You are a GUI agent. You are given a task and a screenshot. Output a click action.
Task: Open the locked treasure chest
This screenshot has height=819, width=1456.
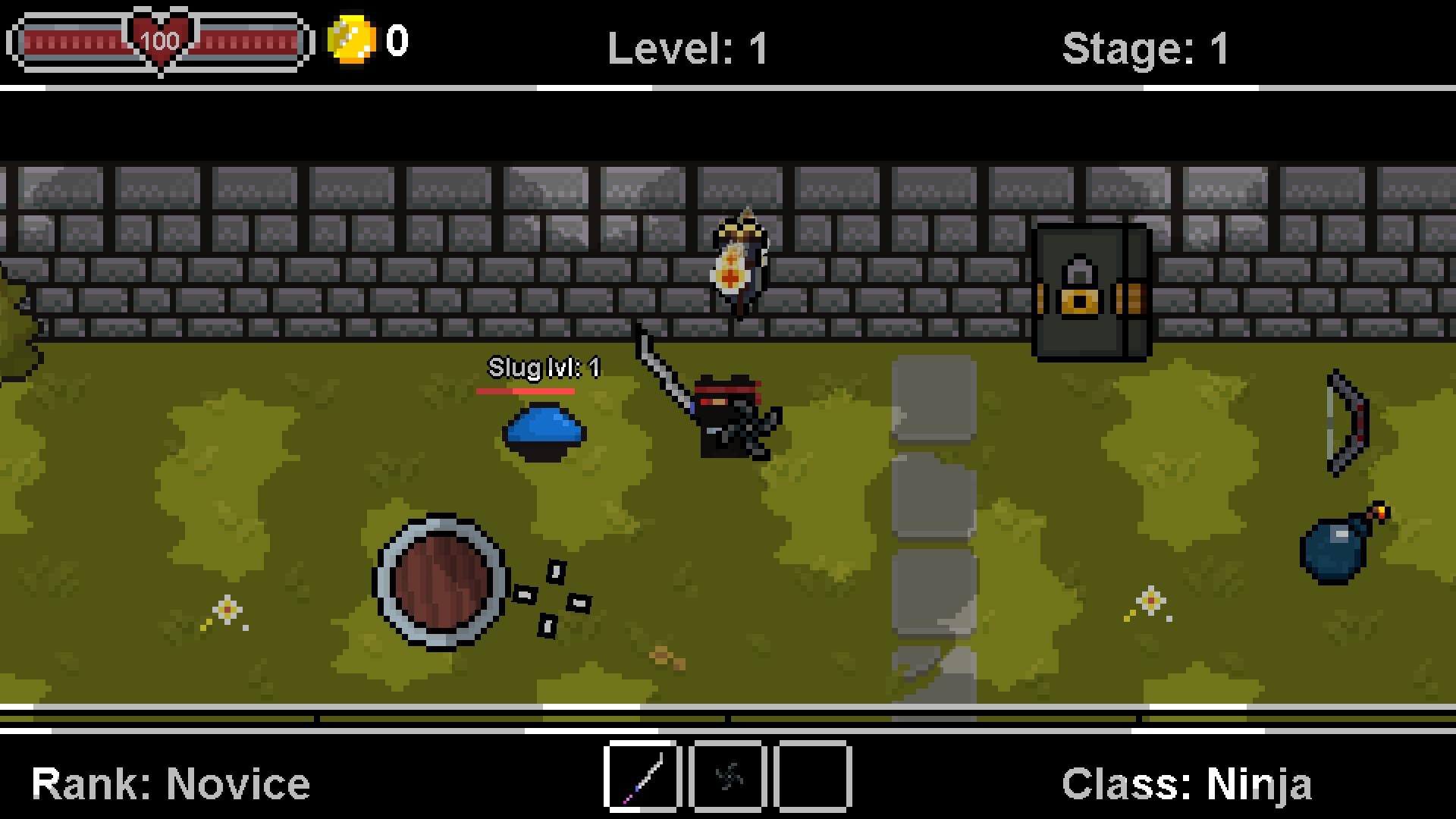[x=1090, y=292]
